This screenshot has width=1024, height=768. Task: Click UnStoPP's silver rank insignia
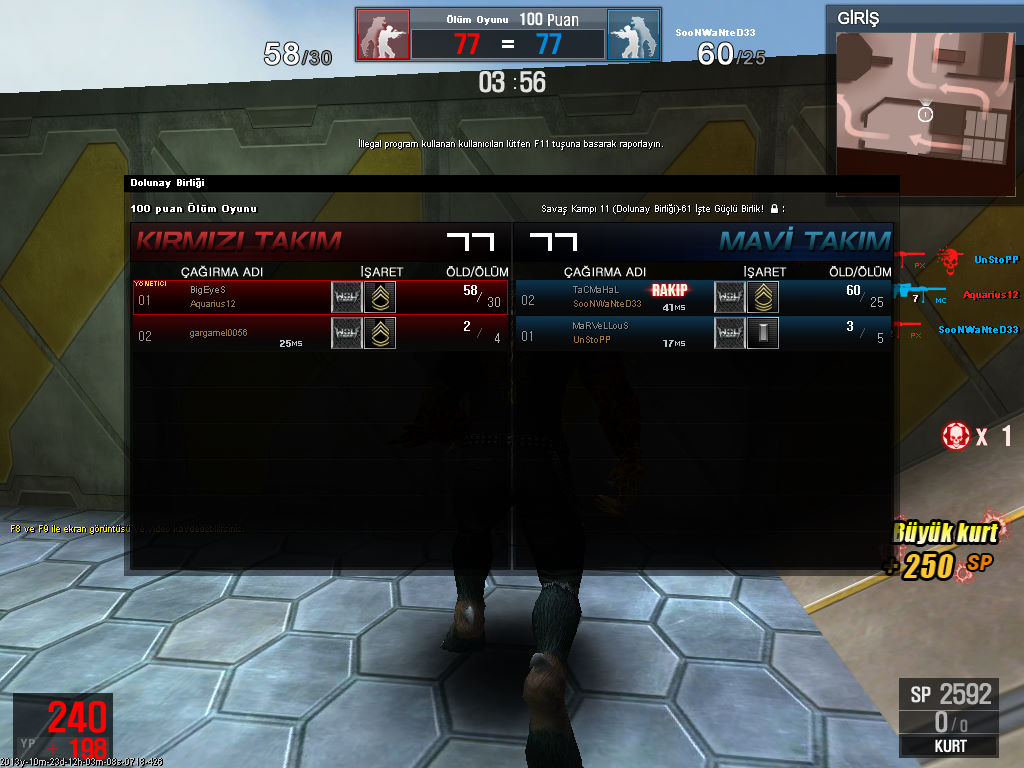click(x=763, y=333)
